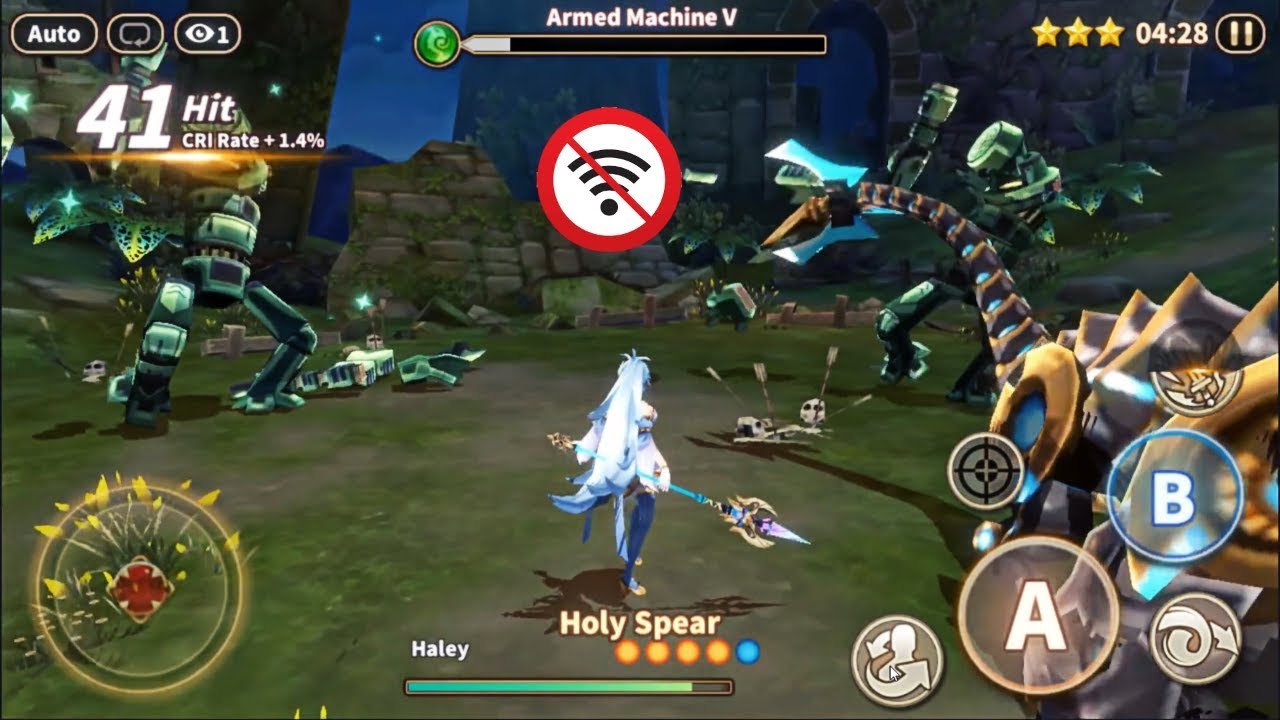This screenshot has height=720, width=1280.
Task: Toggle the repeat loop option
Action: pyautogui.click(x=137, y=33)
